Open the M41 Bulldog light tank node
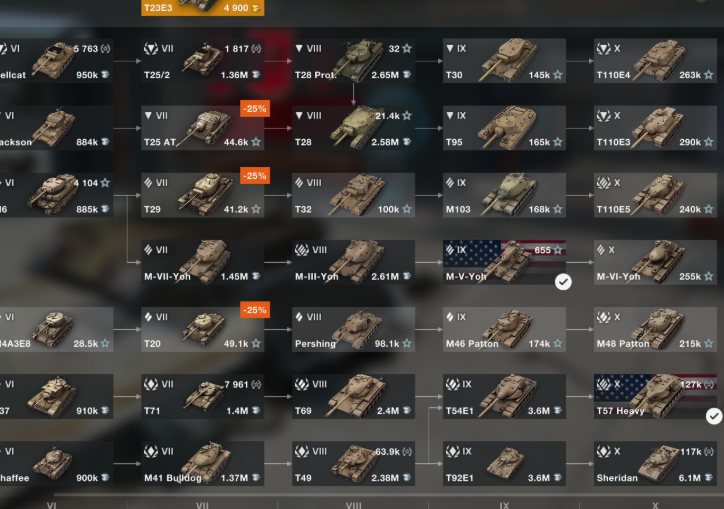This screenshot has width=724, height=509. [202, 463]
